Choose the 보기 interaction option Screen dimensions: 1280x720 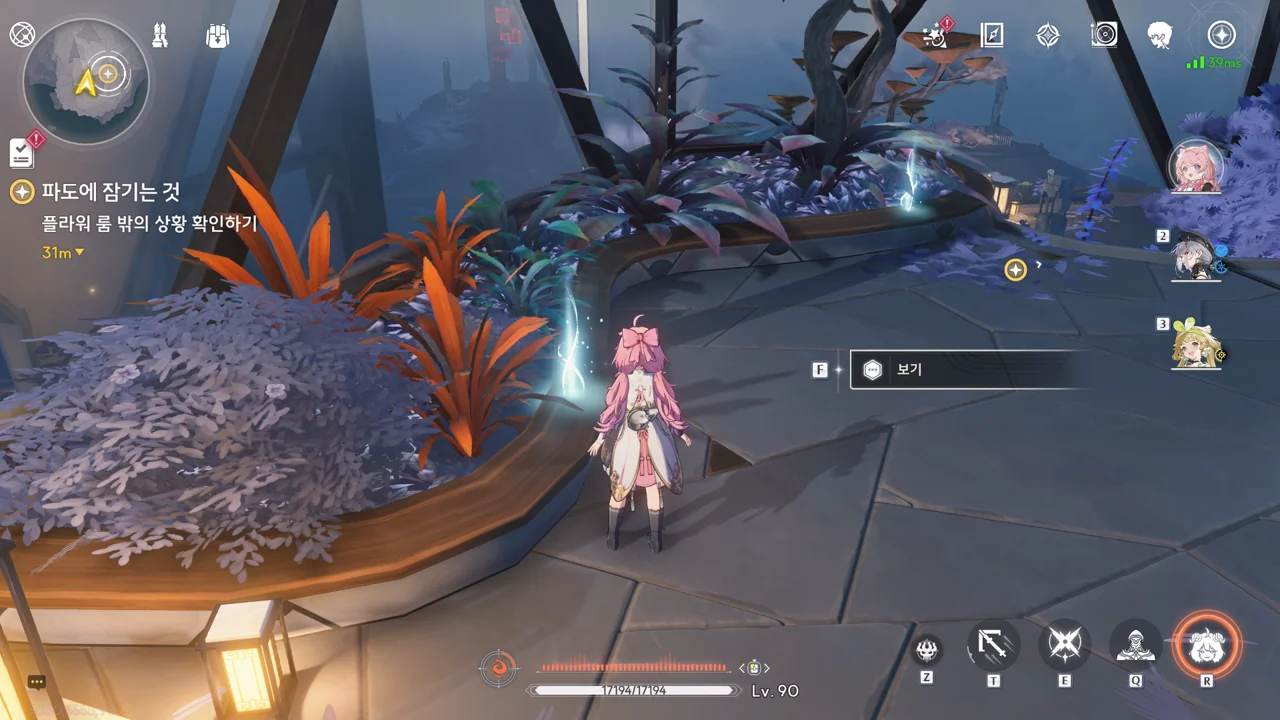click(960, 370)
